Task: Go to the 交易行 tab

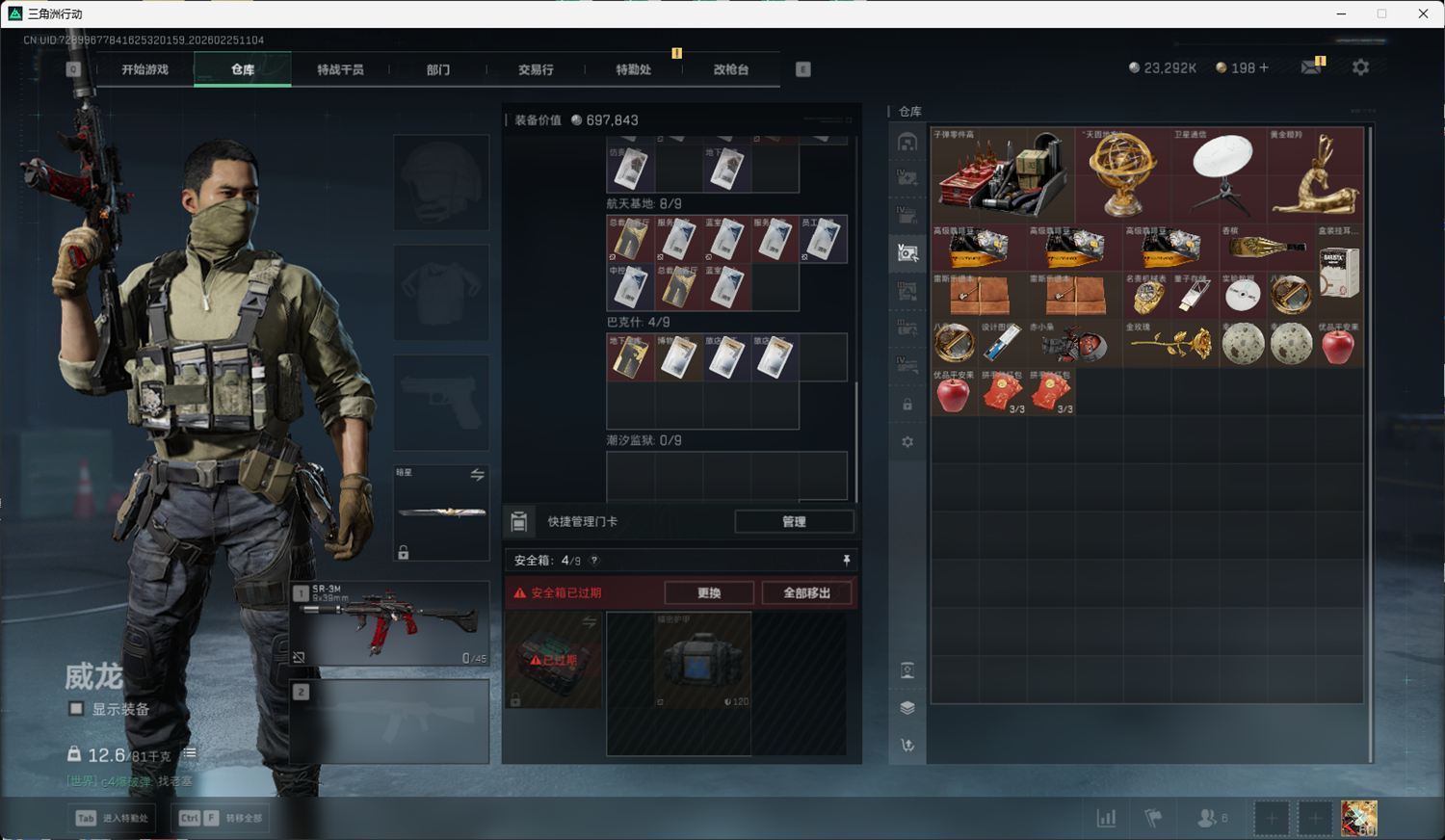Action: point(536,69)
